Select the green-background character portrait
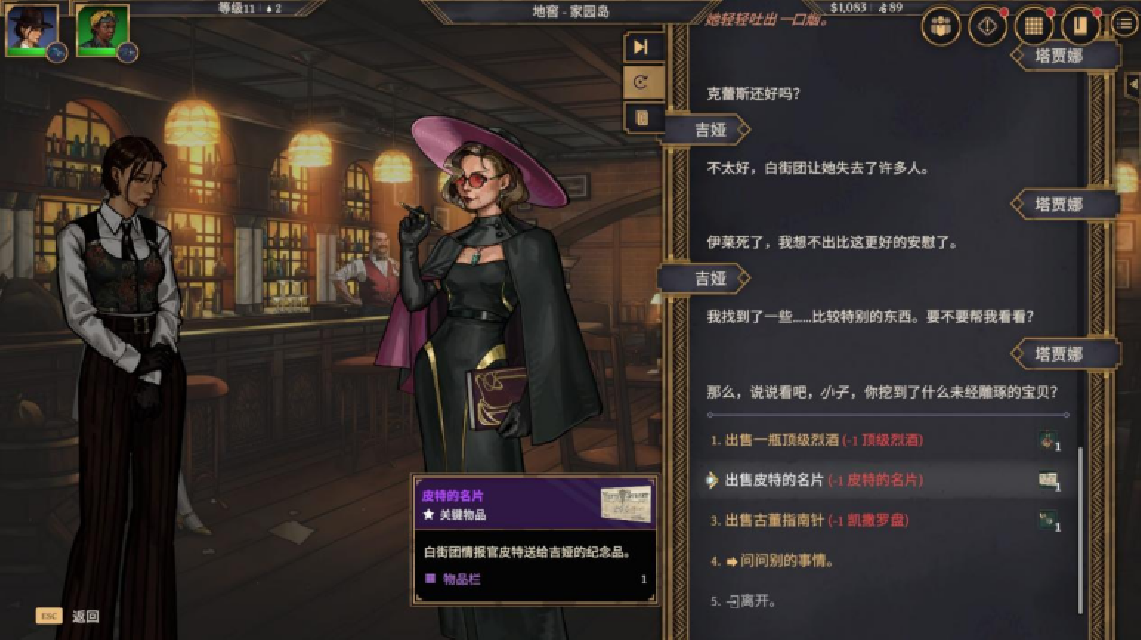This screenshot has width=1141, height=640. click(101, 30)
